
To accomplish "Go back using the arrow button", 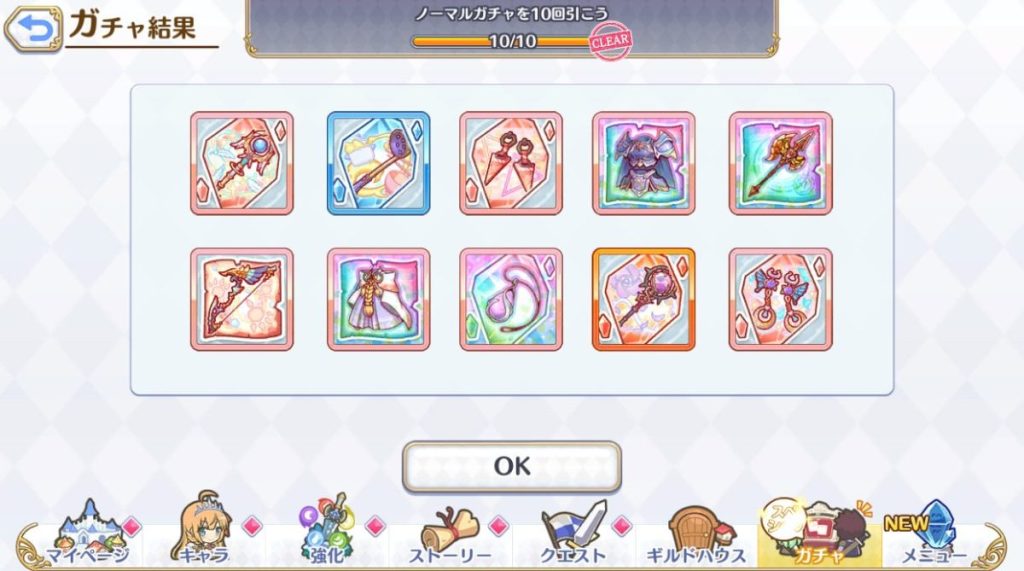I will [x=33, y=29].
